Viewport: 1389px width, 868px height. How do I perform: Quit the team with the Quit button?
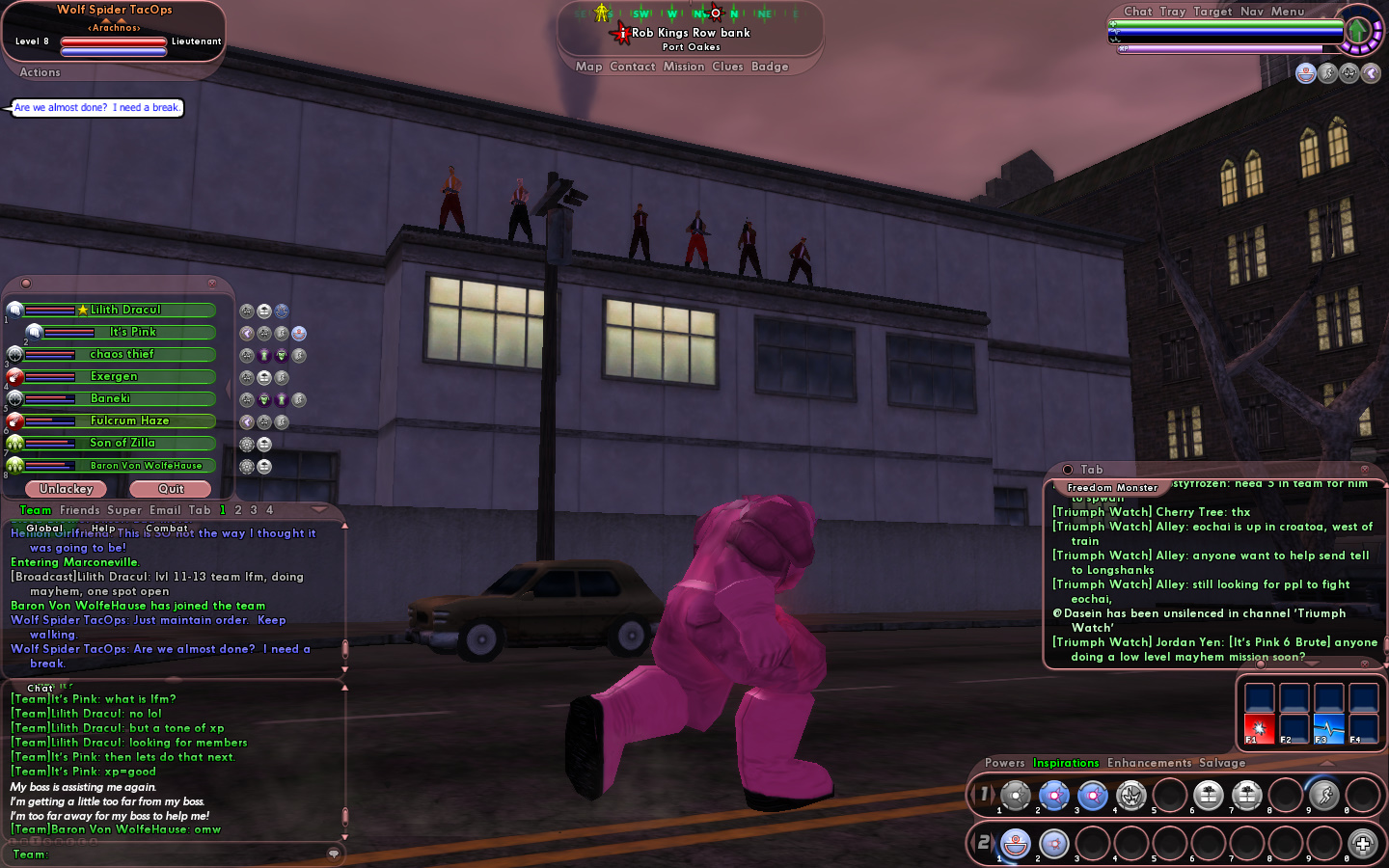[x=171, y=489]
